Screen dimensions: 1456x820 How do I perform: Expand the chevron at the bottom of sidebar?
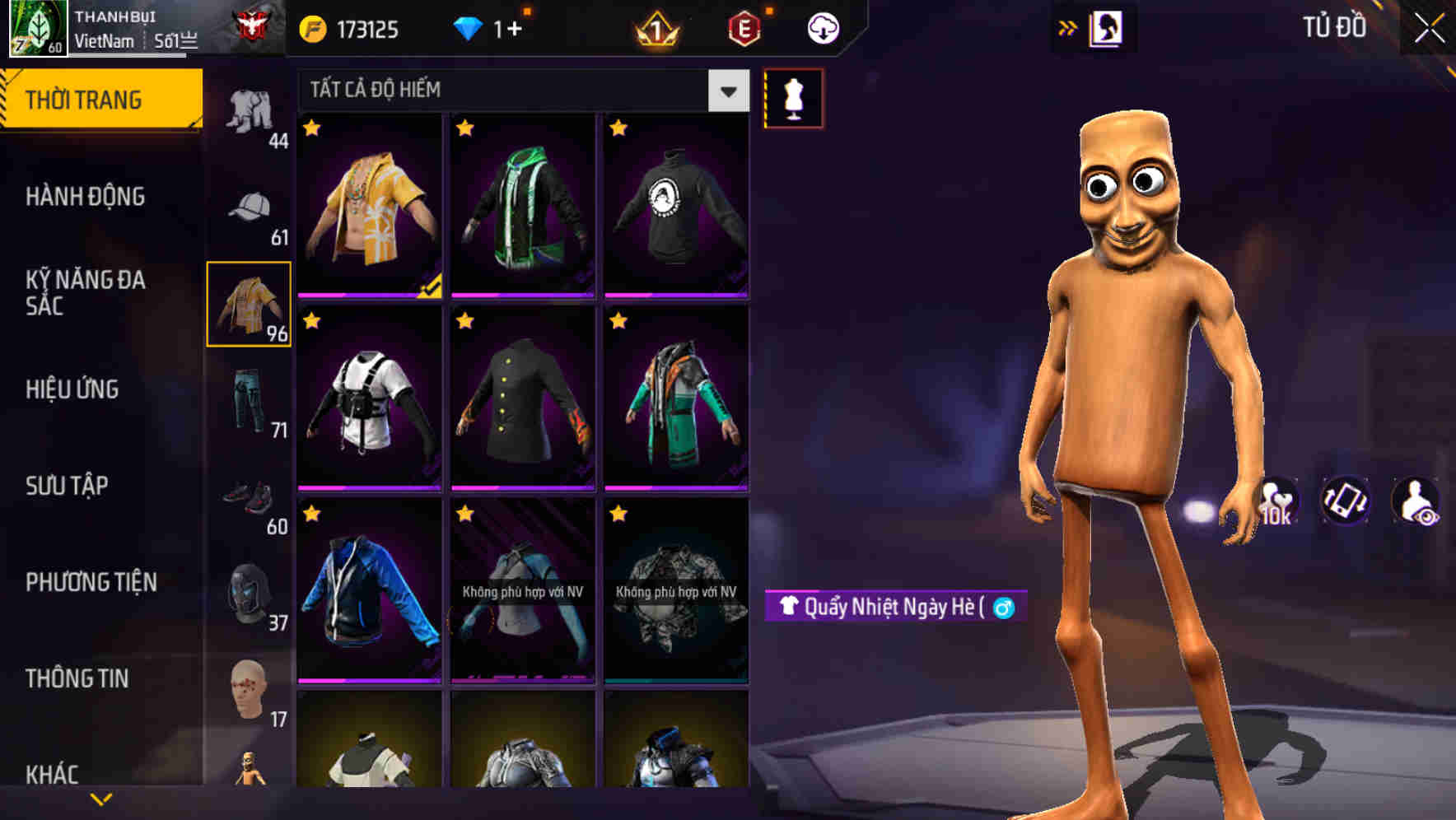[102, 797]
